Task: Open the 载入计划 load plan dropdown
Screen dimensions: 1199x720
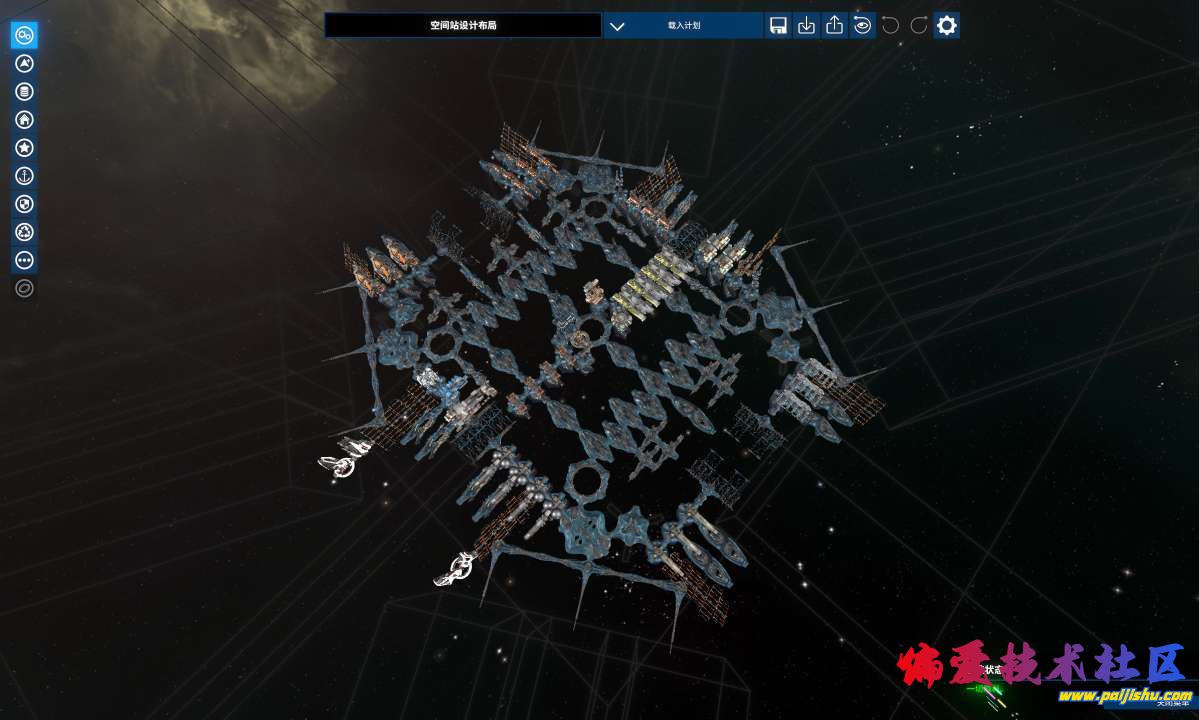Action: 683,26
